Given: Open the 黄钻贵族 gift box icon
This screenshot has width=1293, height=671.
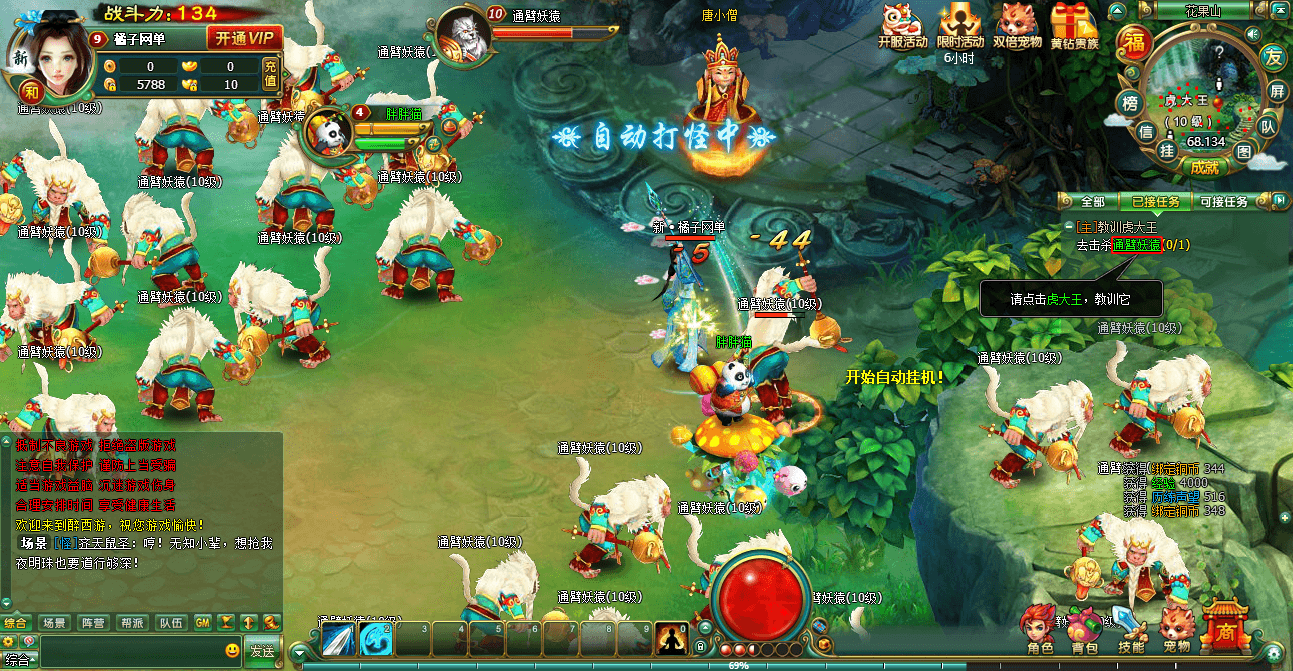Looking at the screenshot, I should (x=1074, y=25).
